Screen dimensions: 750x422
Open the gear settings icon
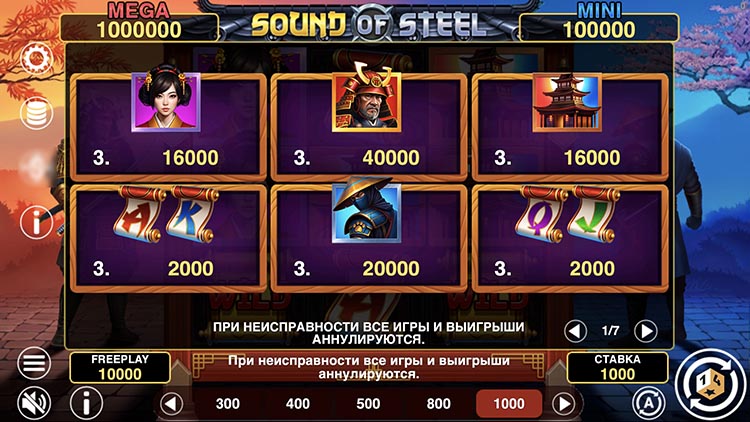pos(35,60)
